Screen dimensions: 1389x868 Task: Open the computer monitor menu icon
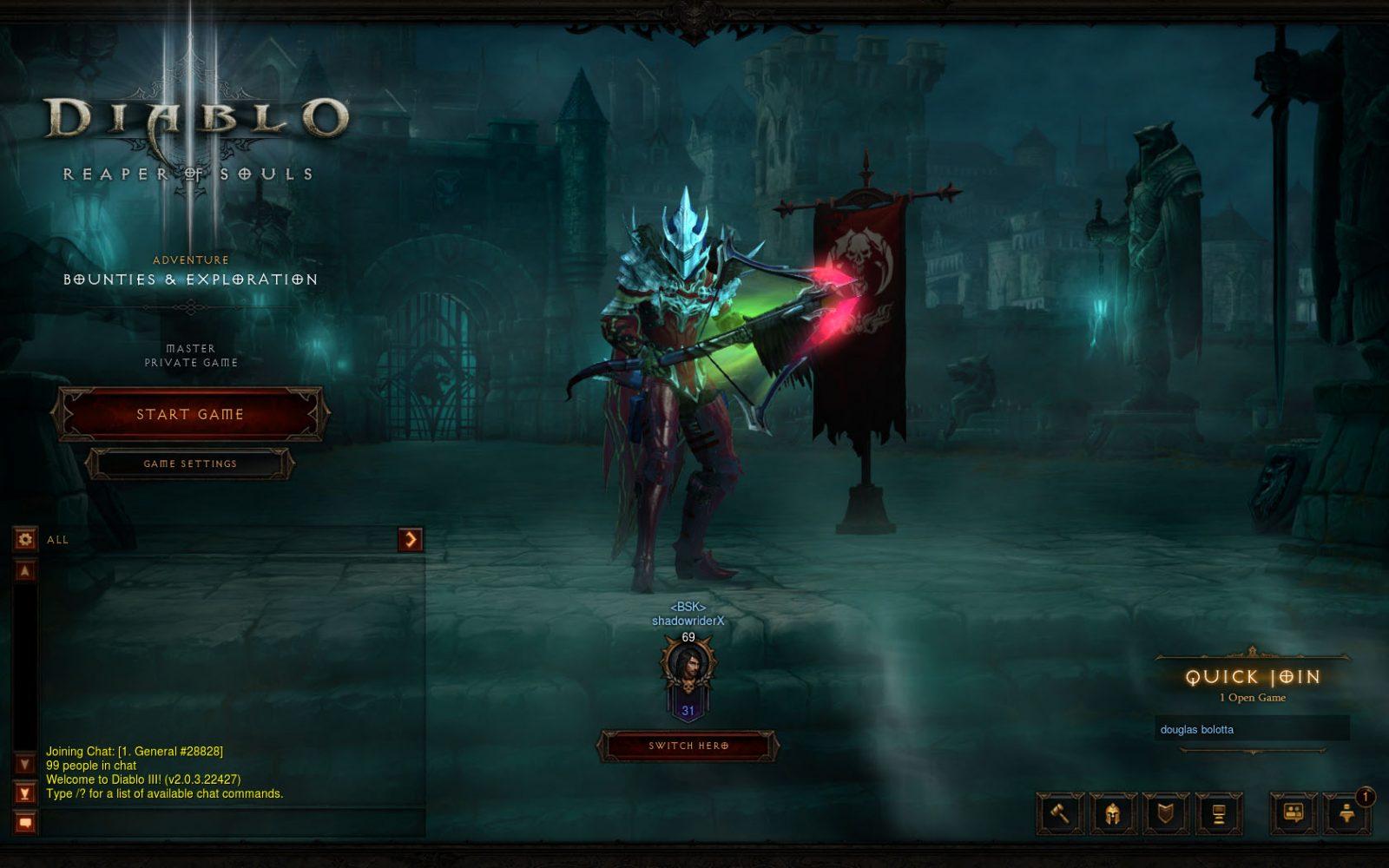coord(1219,813)
